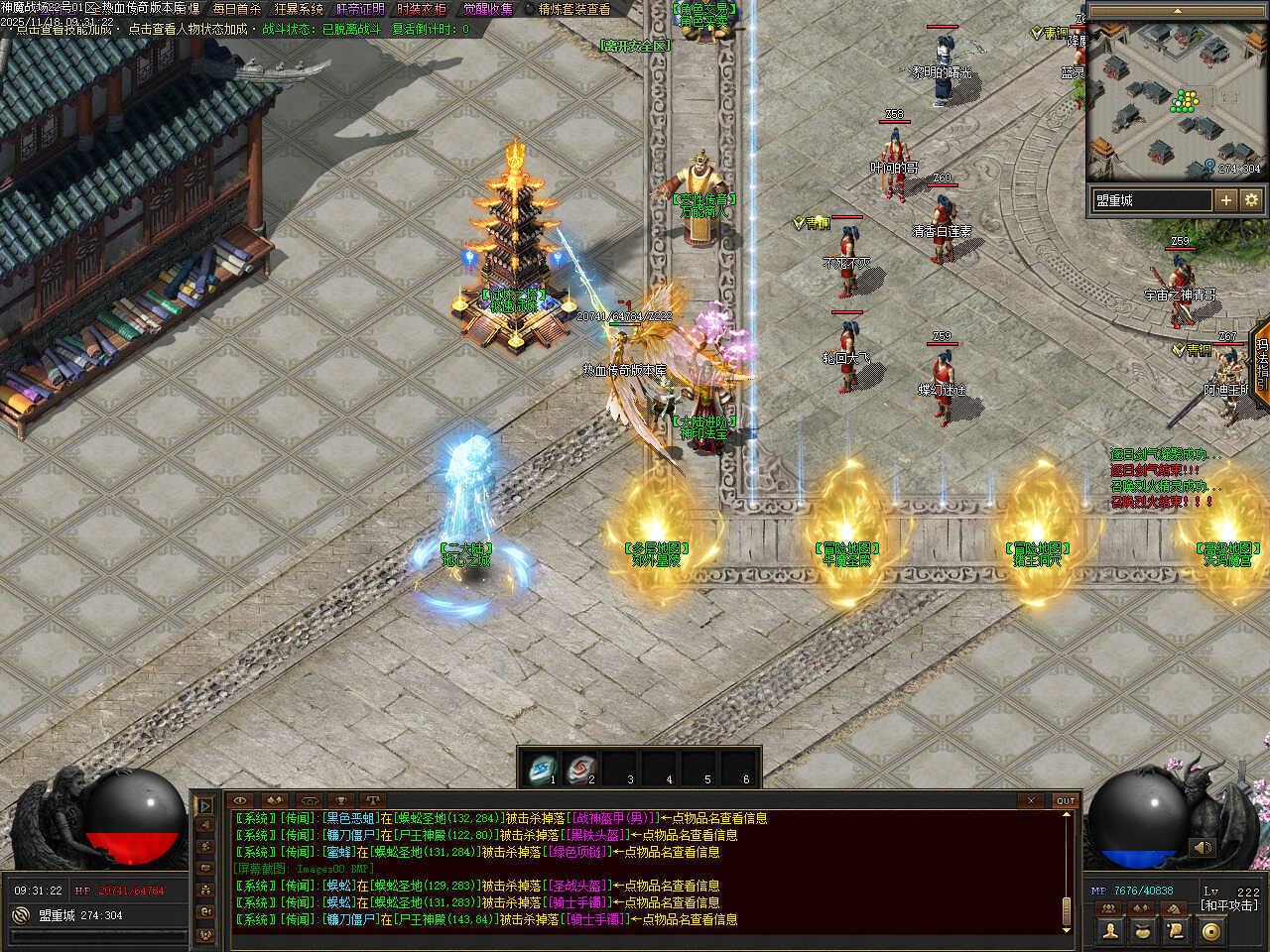Toggle the sound speaker icon
The width and height of the screenshot is (1270, 952).
(x=1202, y=848)
